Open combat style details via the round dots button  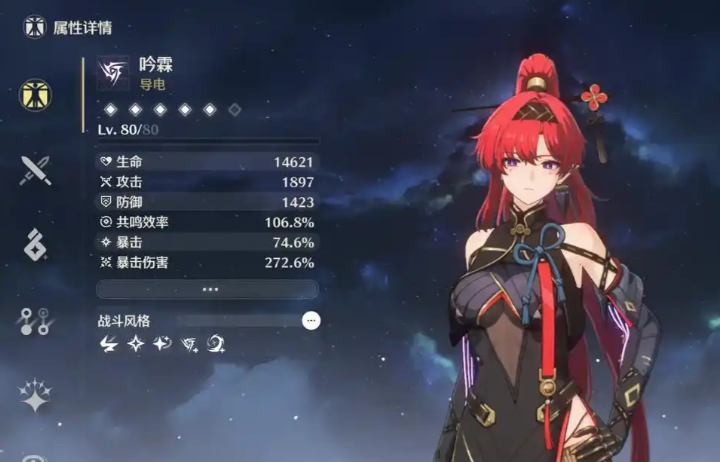[311, 320]
